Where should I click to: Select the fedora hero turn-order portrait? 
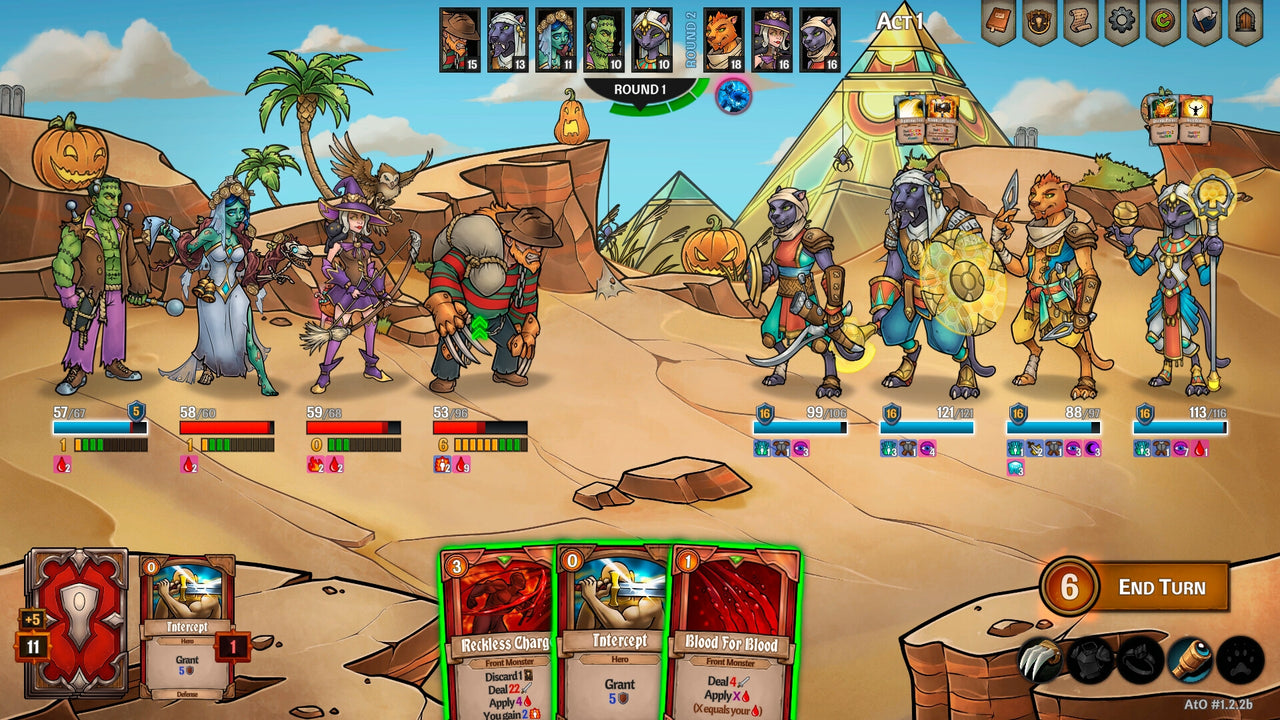pos(460,40)
